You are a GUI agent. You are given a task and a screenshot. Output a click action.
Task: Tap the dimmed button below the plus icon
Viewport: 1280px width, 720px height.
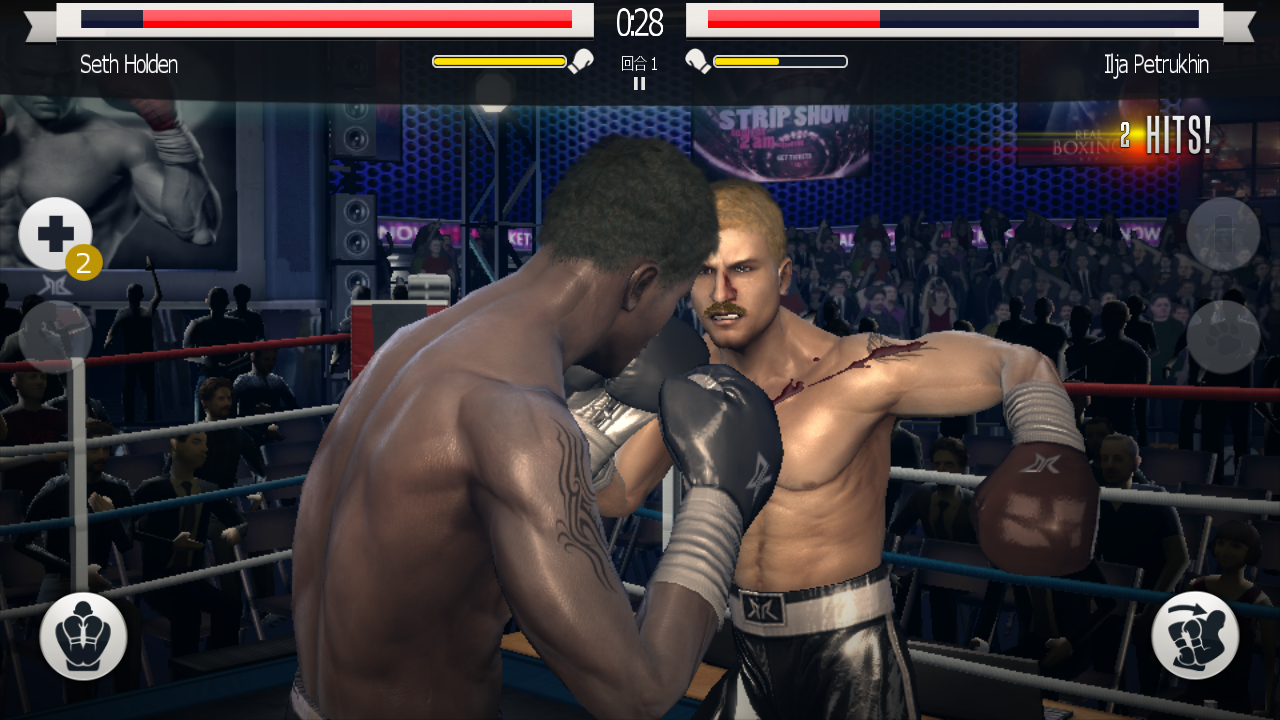point(55,337)
